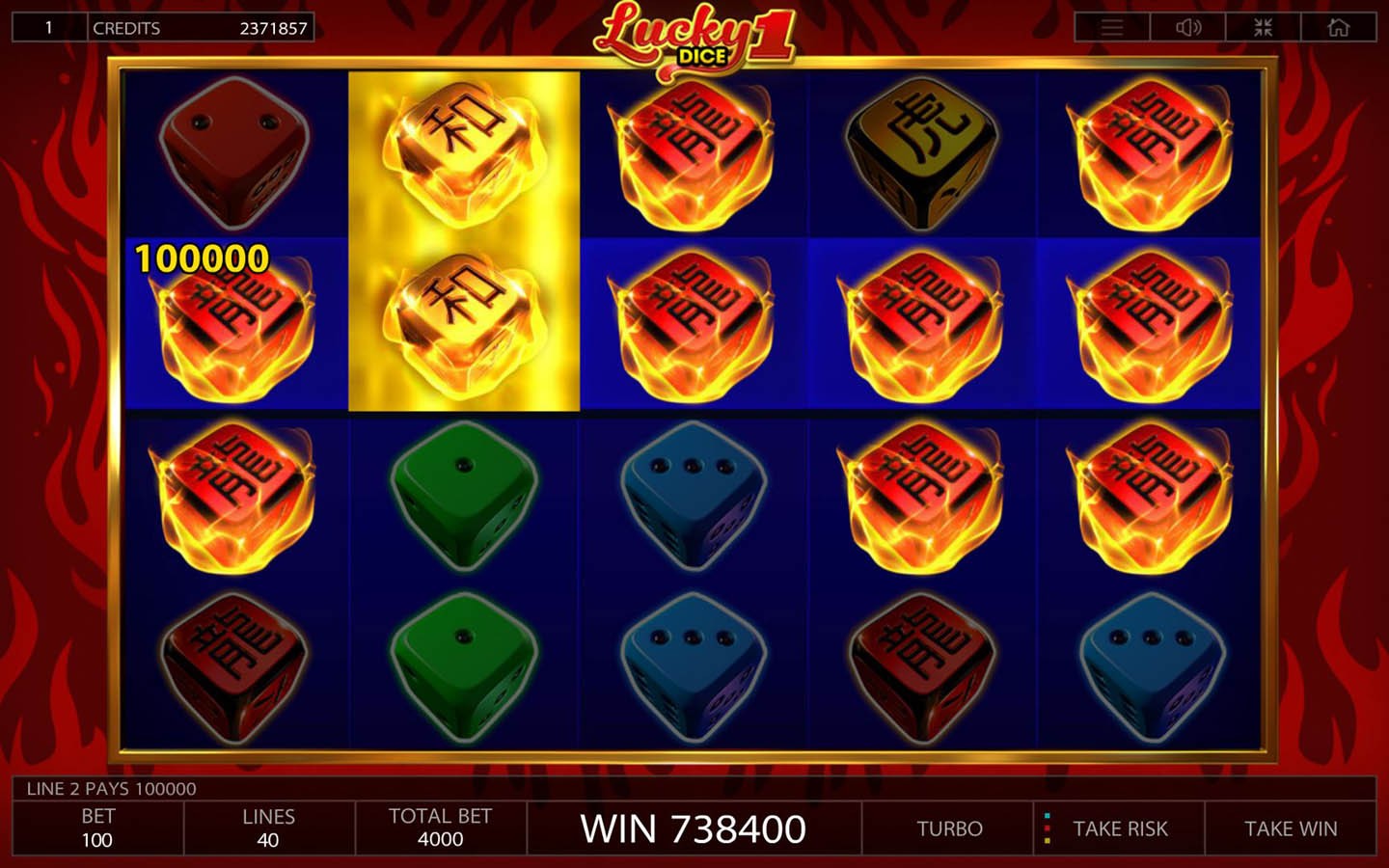Image resolution: width=1389 pixels, height=868 pixels.
Task: Select the golden wild dice symbol
Action: pyautogui.click(x=463, y=154)
